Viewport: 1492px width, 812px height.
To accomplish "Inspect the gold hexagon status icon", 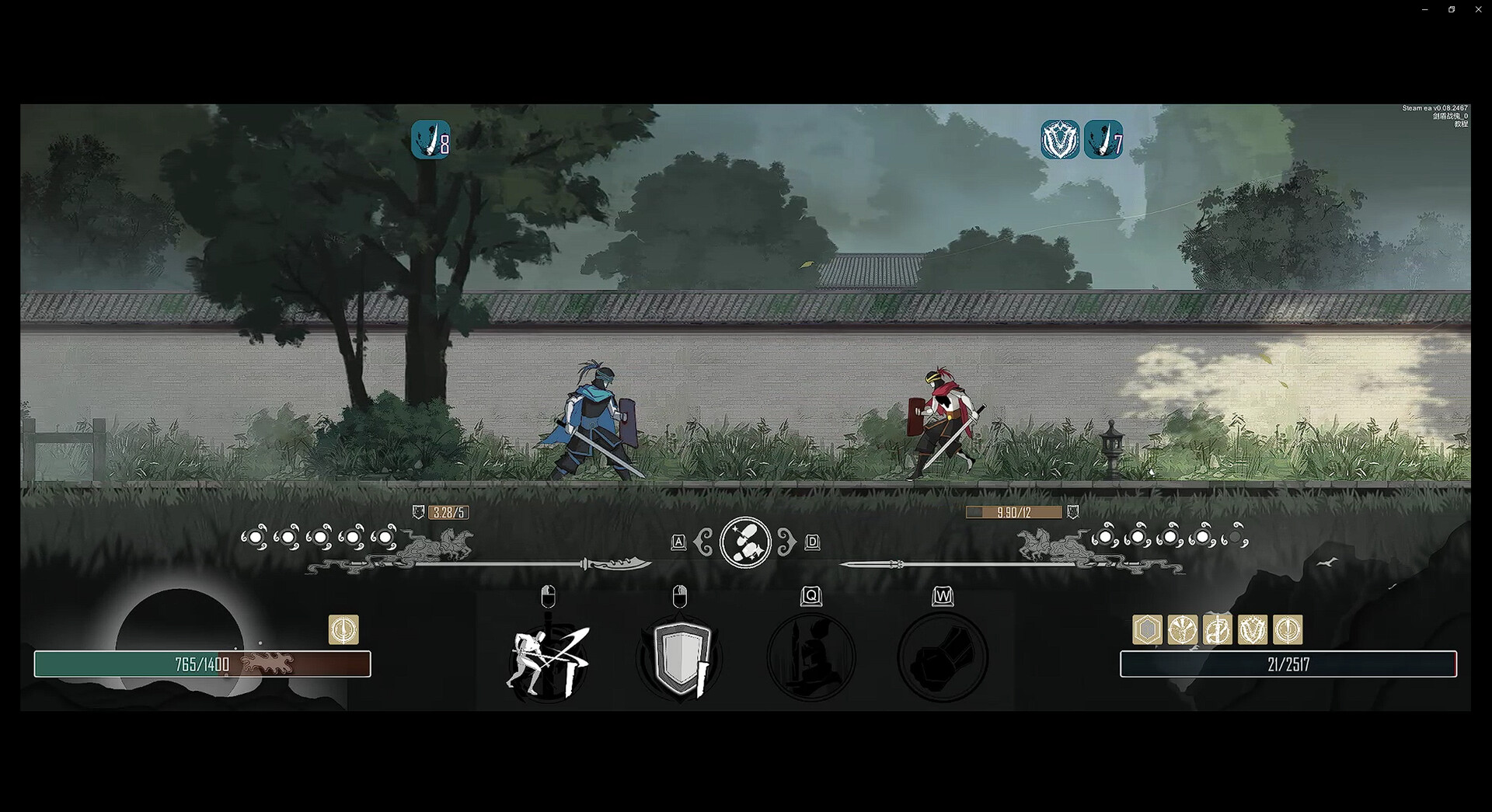I will [x=1147, y=629].
